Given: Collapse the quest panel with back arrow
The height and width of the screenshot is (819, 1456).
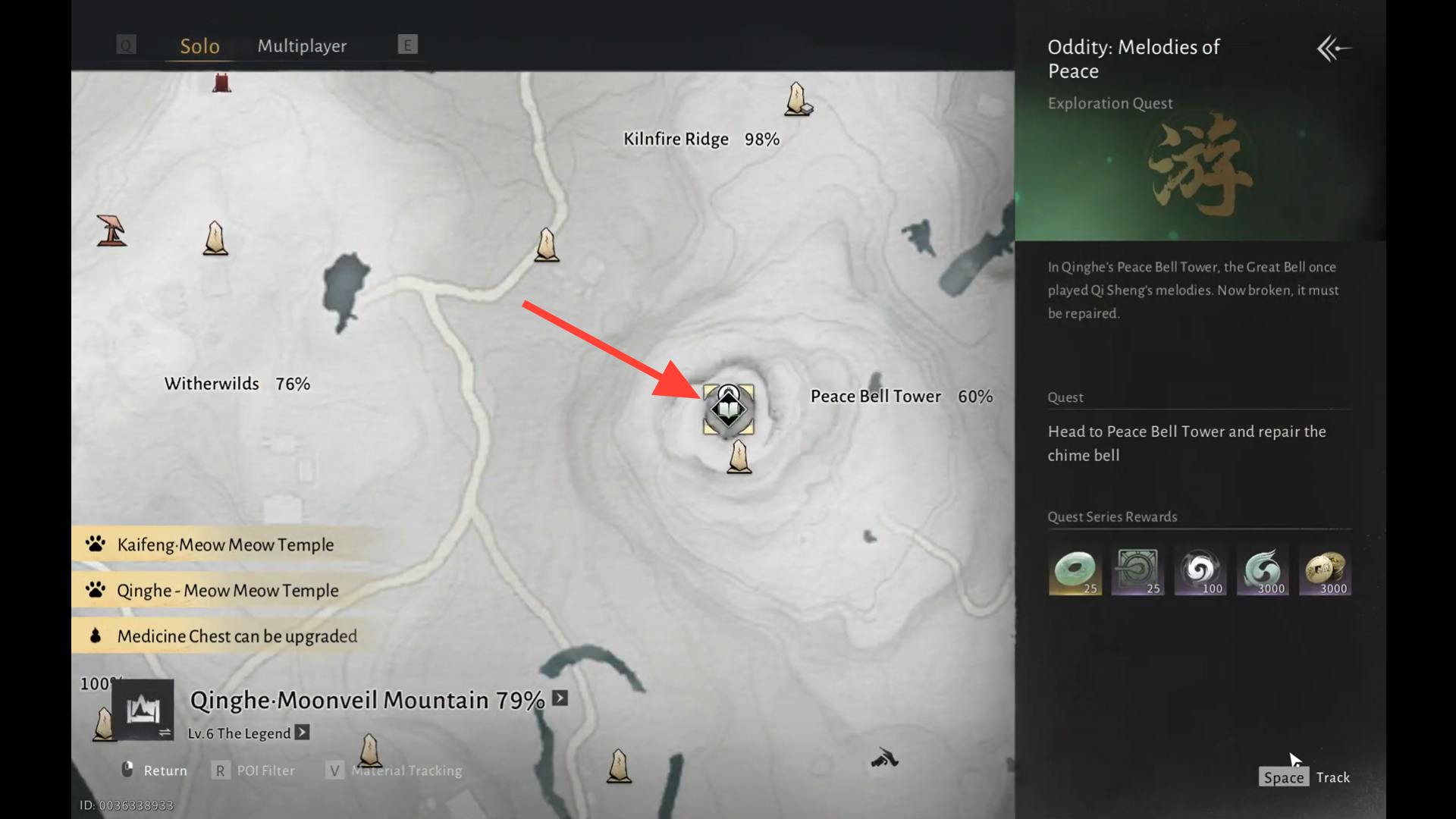Looking at the screenshot, I should (x=1333, y=49).
